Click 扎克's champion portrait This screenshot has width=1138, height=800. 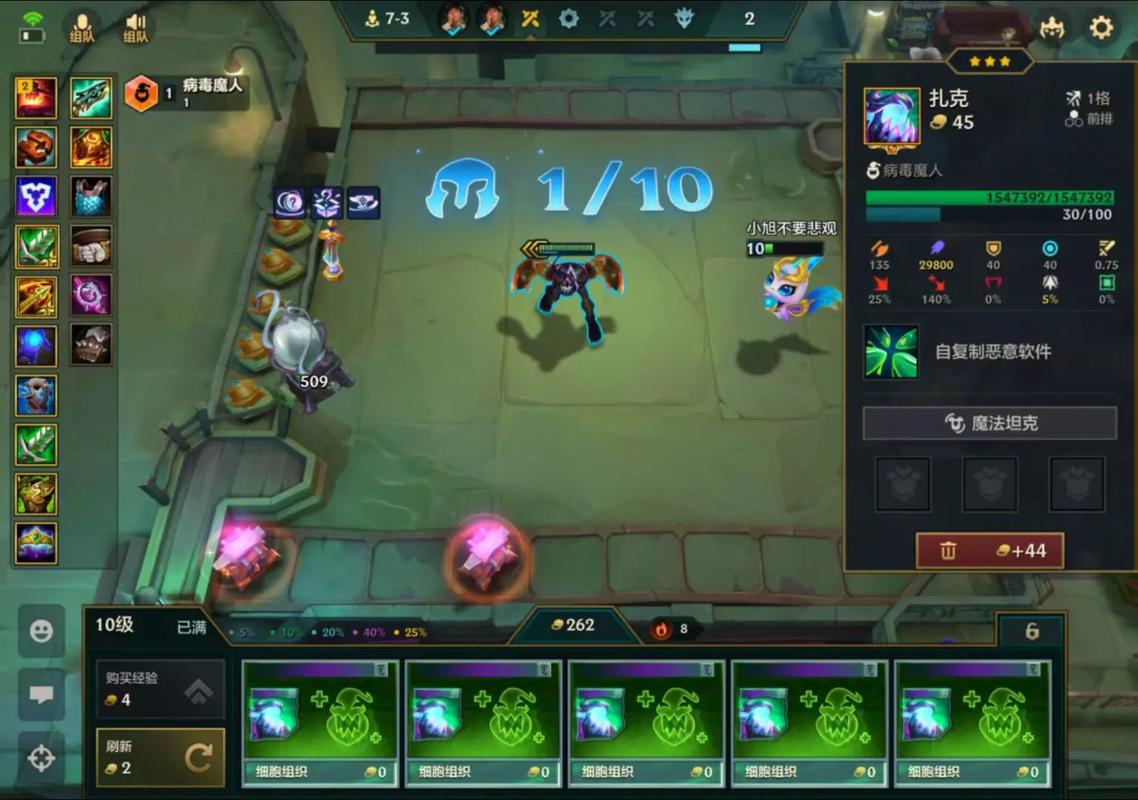pos(891,116)
